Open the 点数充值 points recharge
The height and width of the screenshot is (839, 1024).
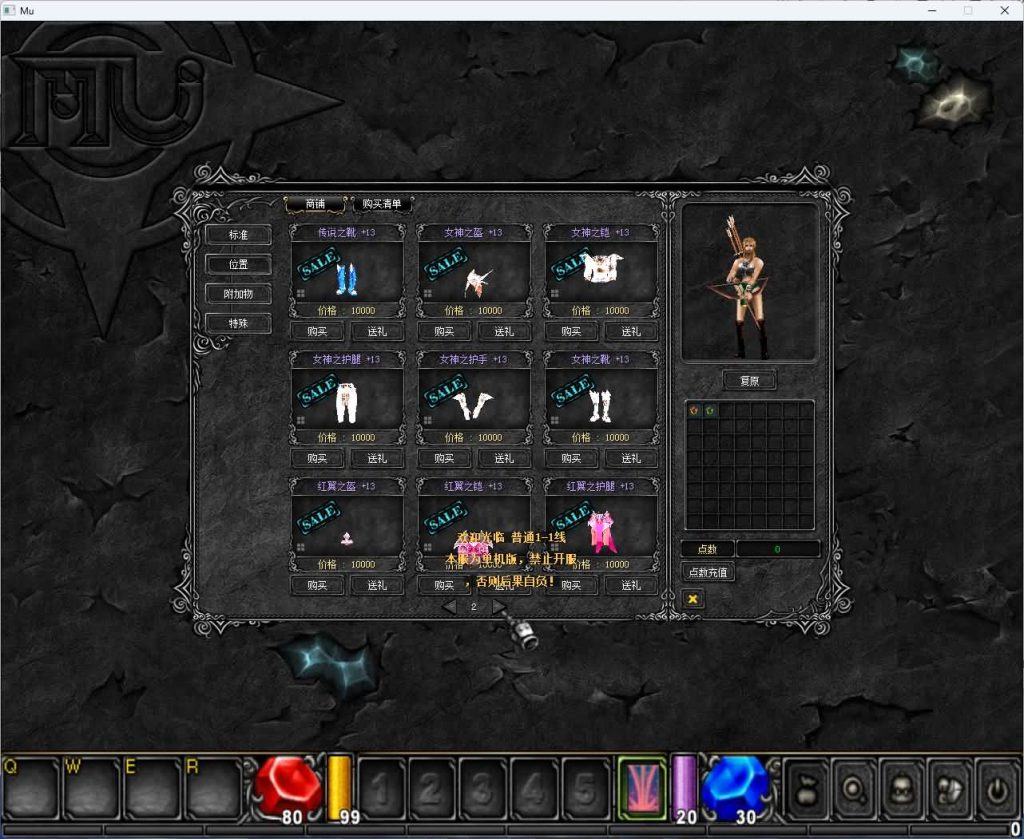pos(708,572)
